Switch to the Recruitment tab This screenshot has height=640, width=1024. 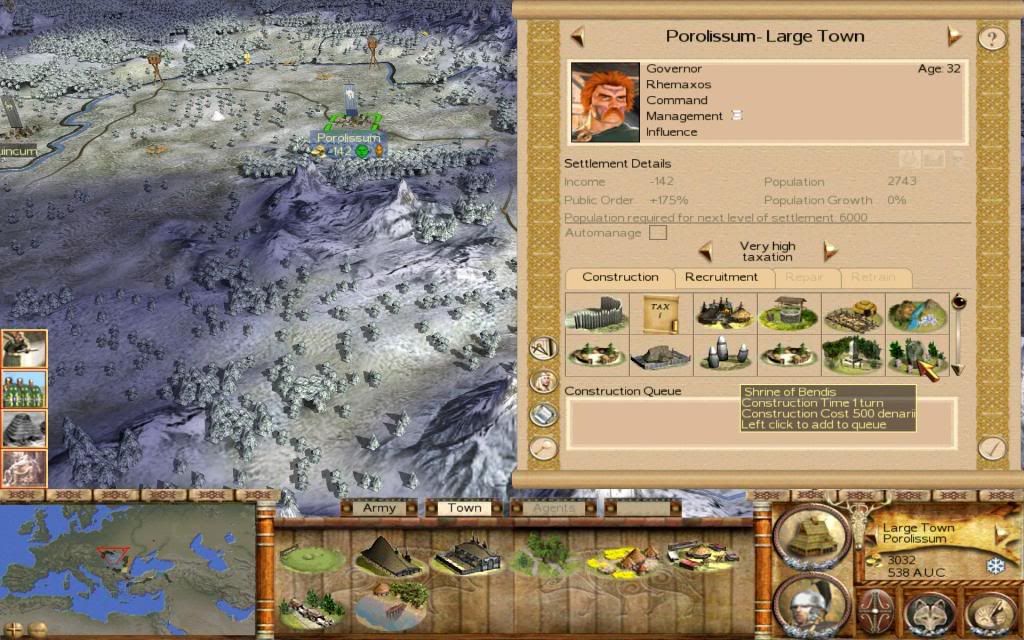tap(721, 278)
